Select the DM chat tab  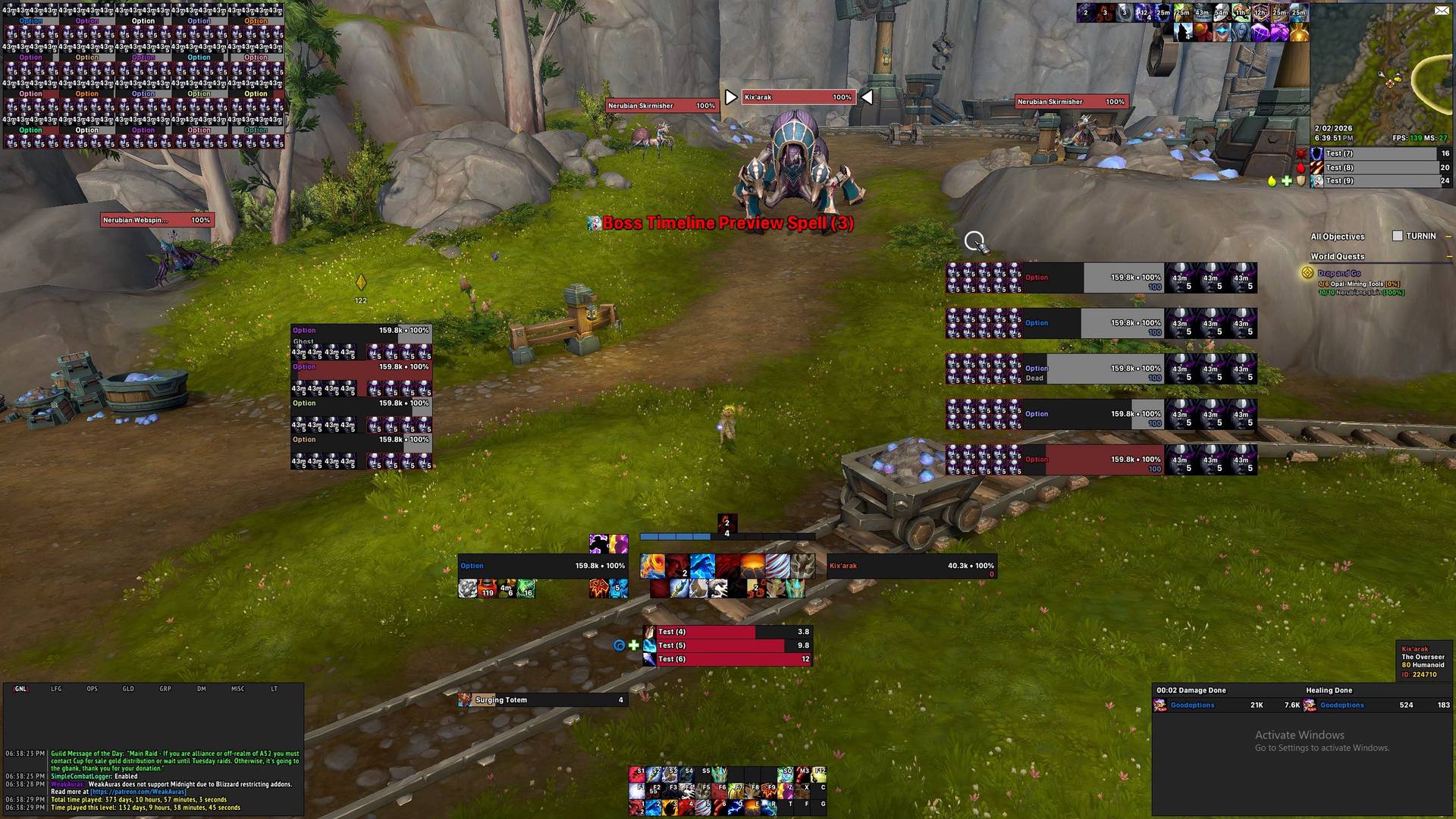pyautogui.click(x=202, y=689)
